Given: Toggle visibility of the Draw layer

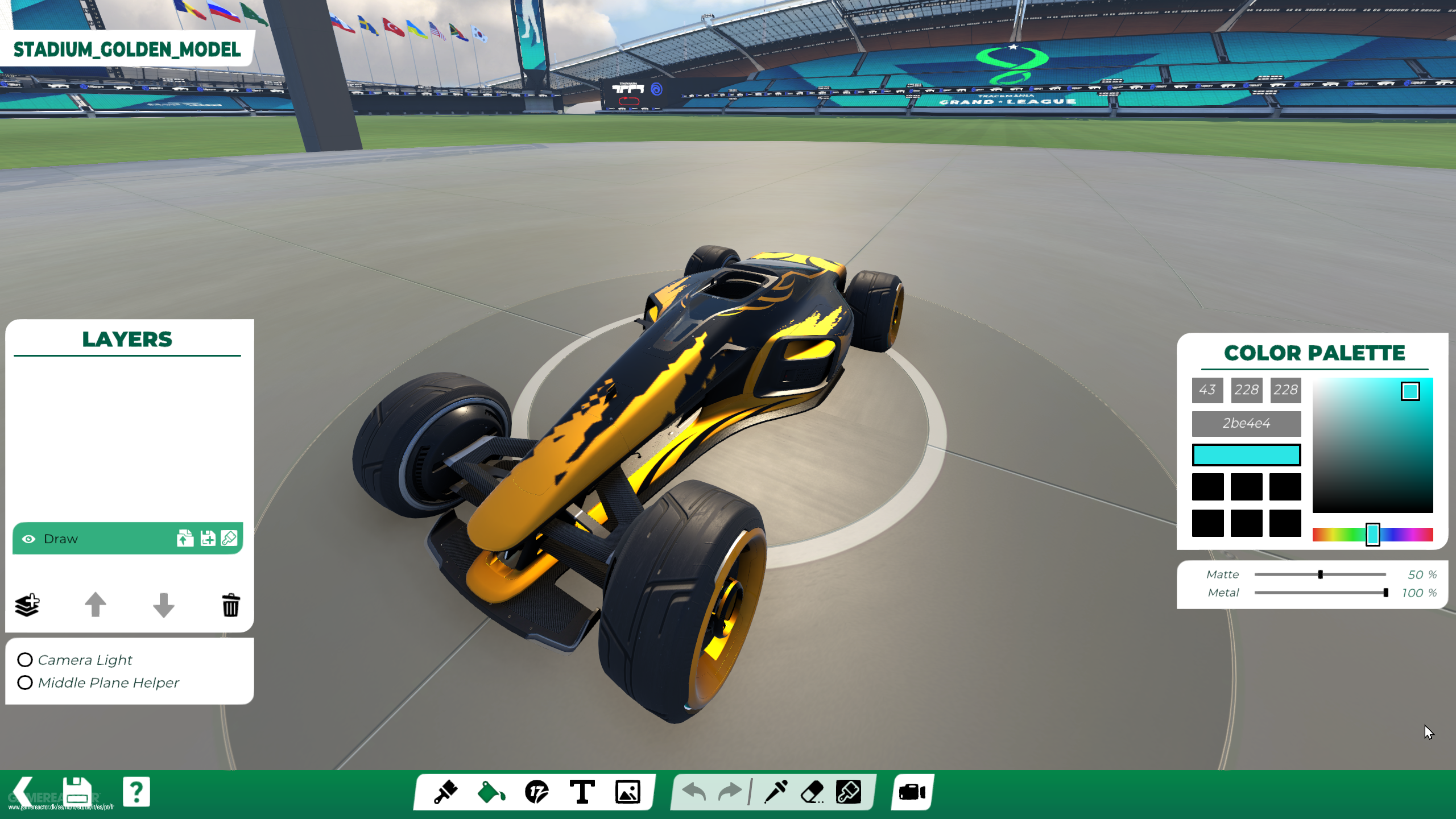Looking at the screenshot, I should point(29,539).
